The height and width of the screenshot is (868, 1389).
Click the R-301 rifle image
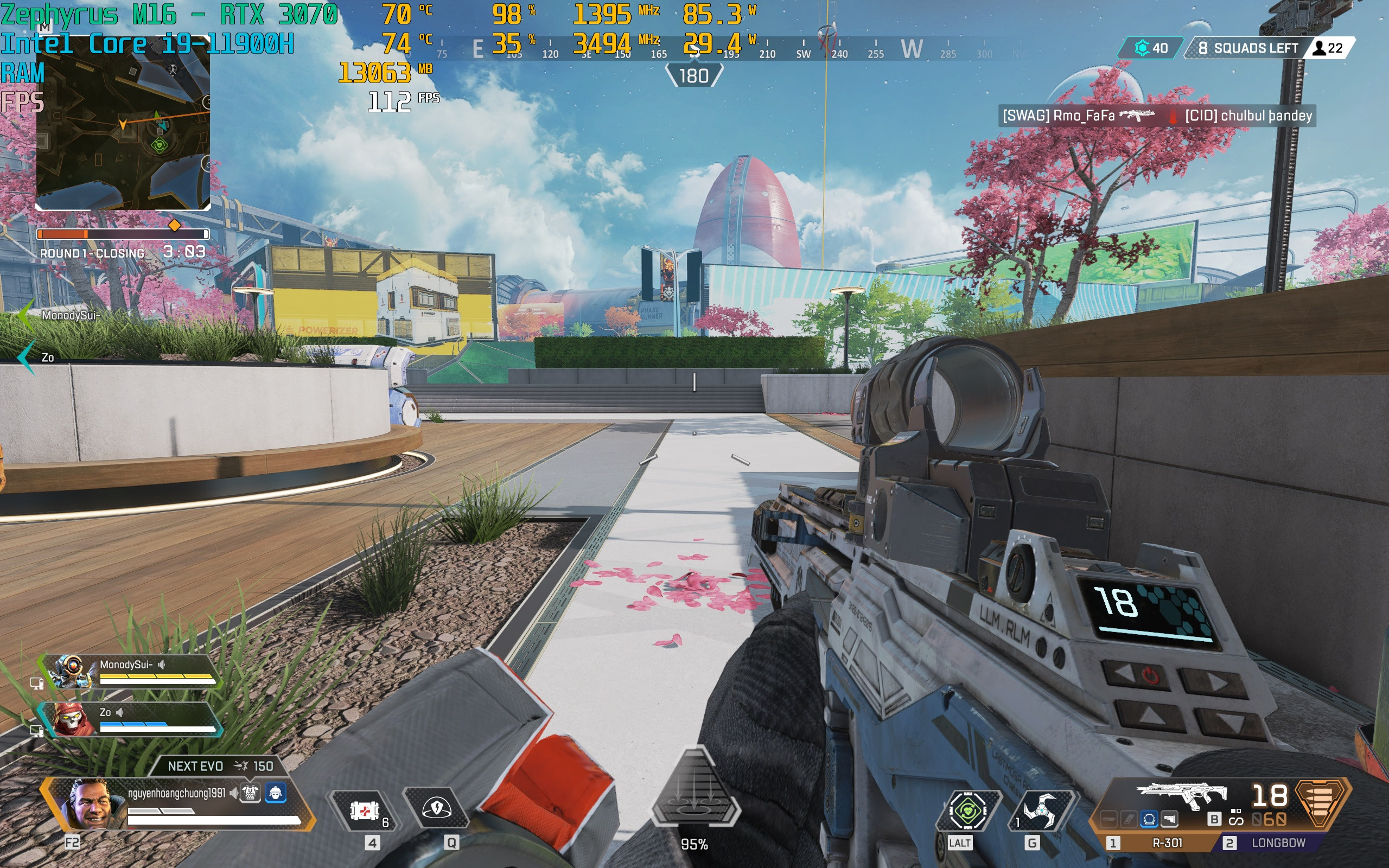(1181, 796)
